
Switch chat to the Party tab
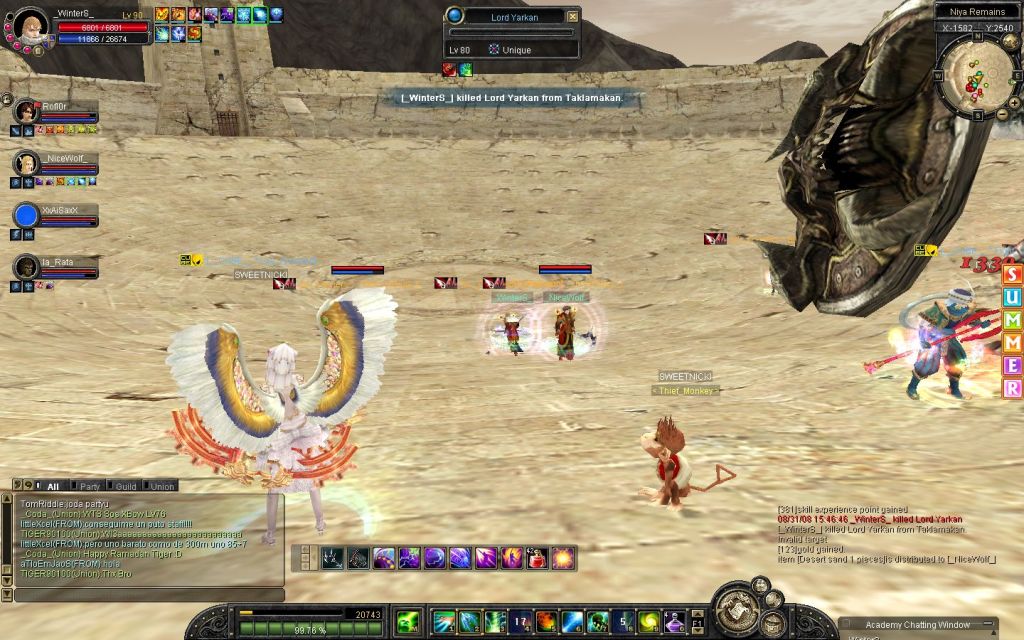pos(90,486)
